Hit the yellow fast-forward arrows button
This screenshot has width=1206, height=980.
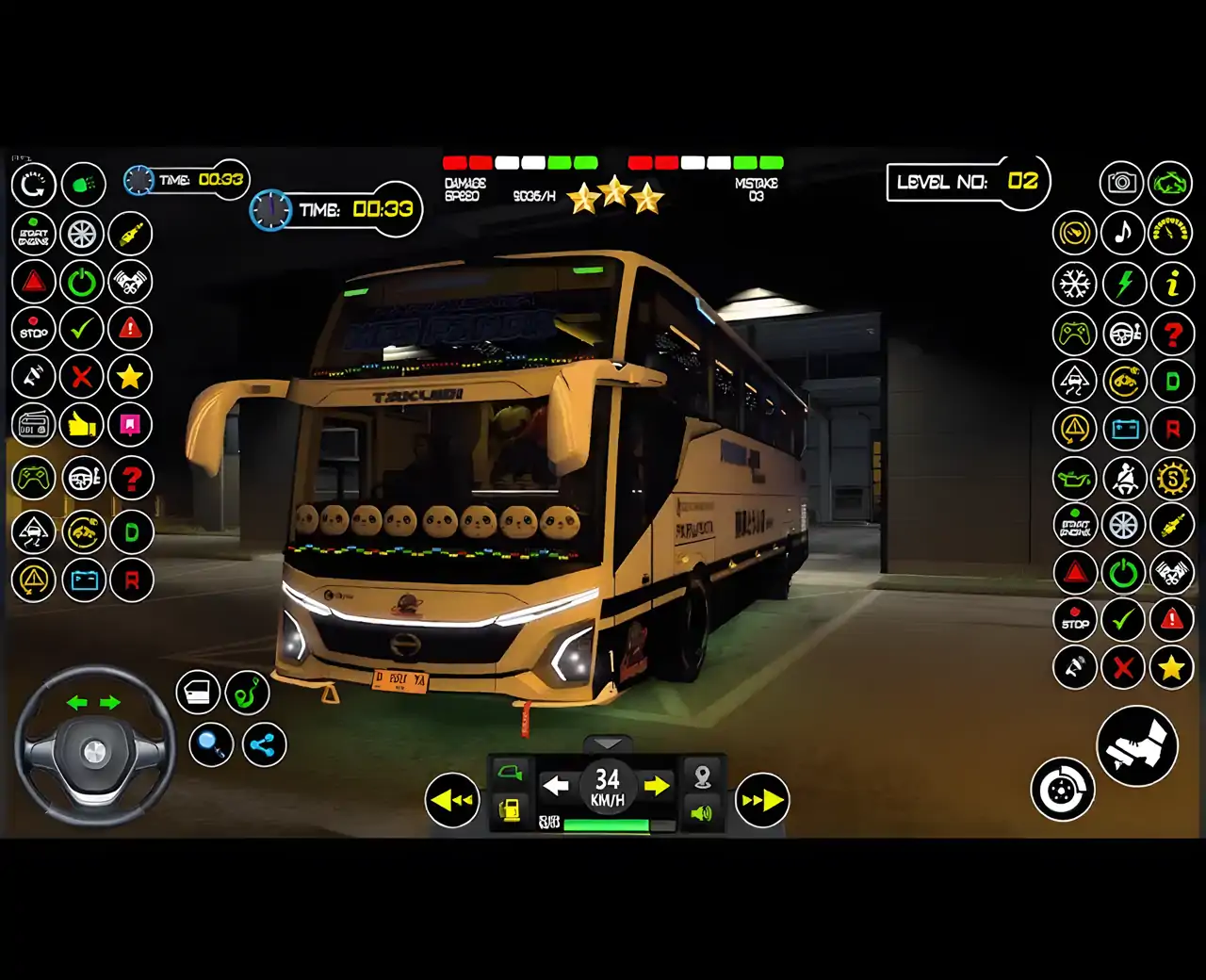point(761,800)
